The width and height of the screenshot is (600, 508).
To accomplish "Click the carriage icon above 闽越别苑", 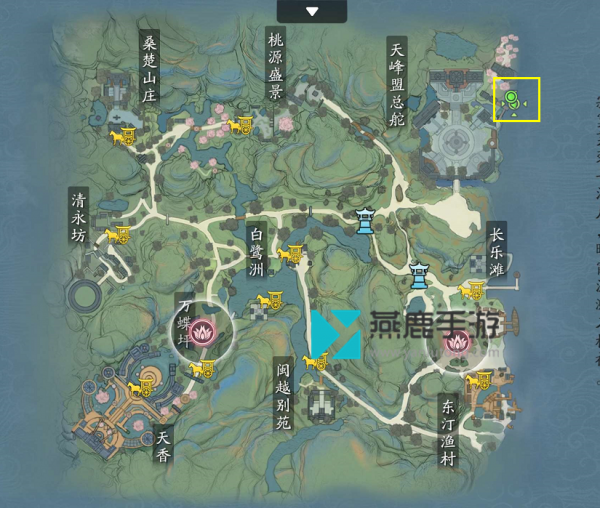I will tap(317, 361).
